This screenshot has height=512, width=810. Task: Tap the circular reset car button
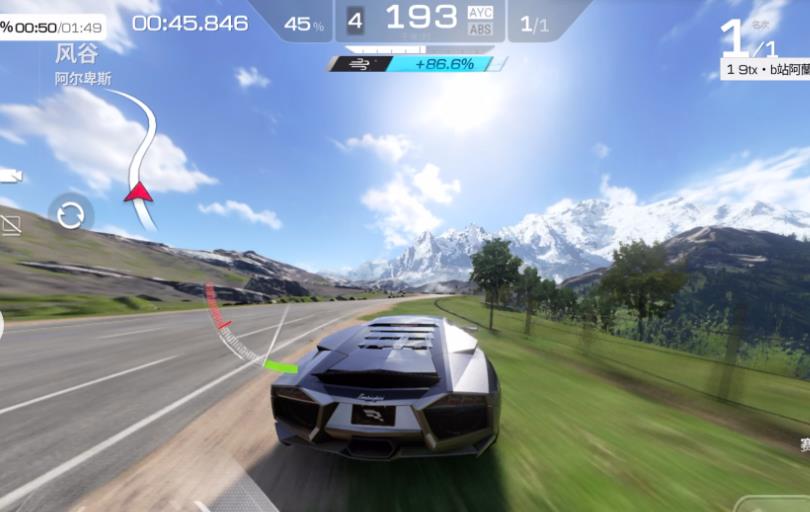(71, 214)
